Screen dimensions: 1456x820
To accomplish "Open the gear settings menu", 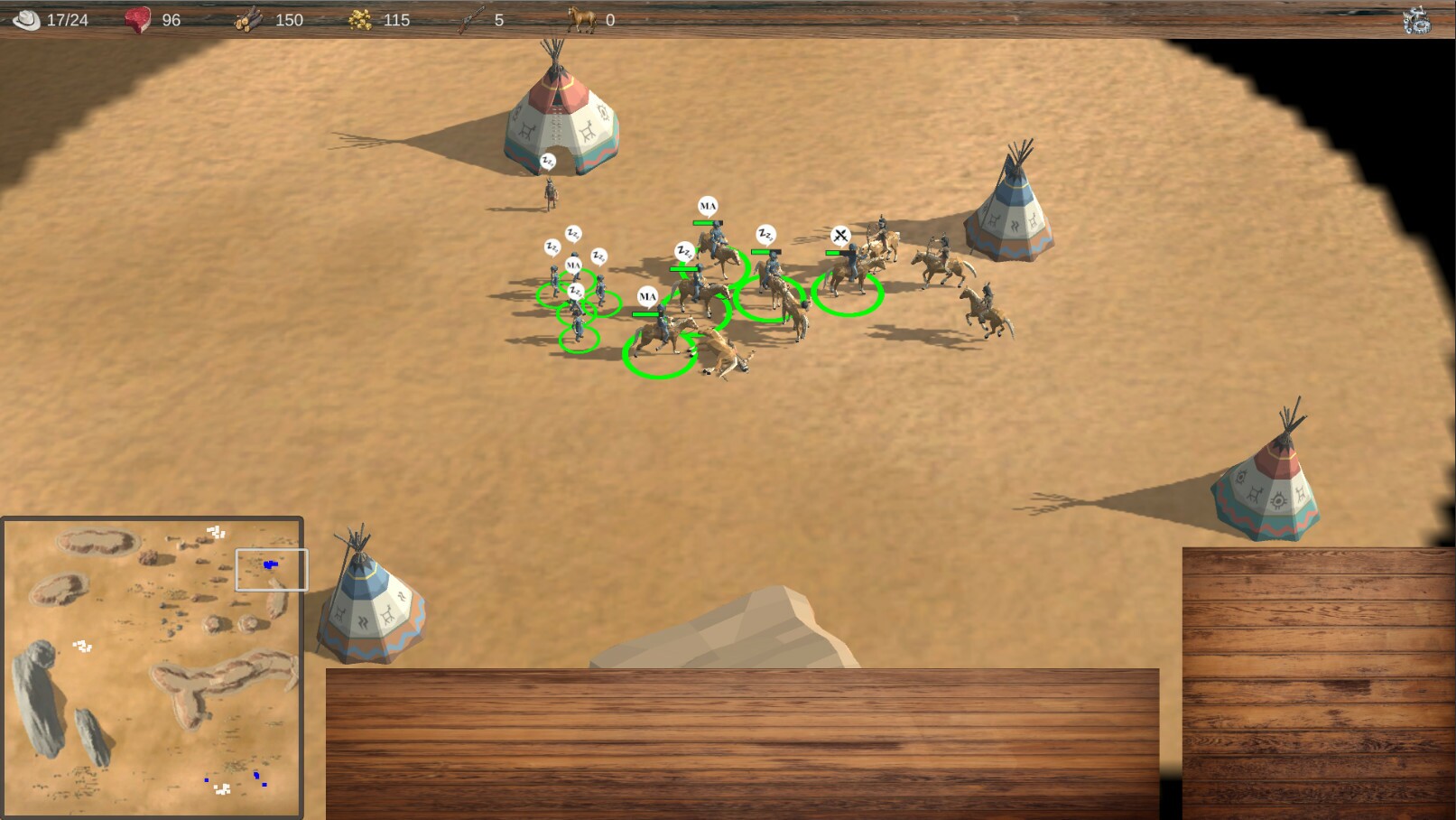I will tap(1416, 20).
